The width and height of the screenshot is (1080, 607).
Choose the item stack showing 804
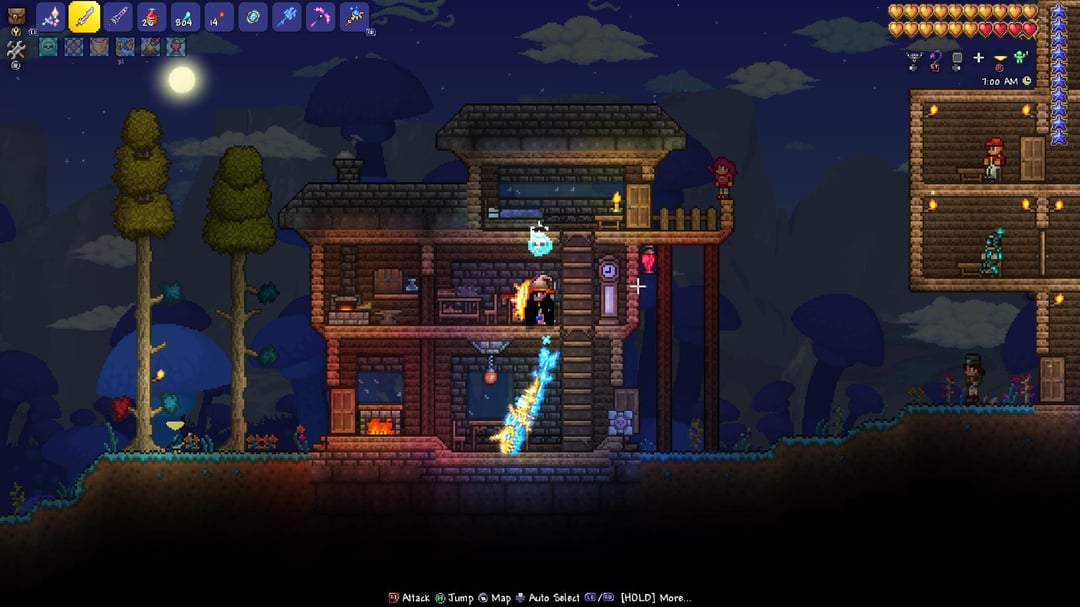(185, 17)
